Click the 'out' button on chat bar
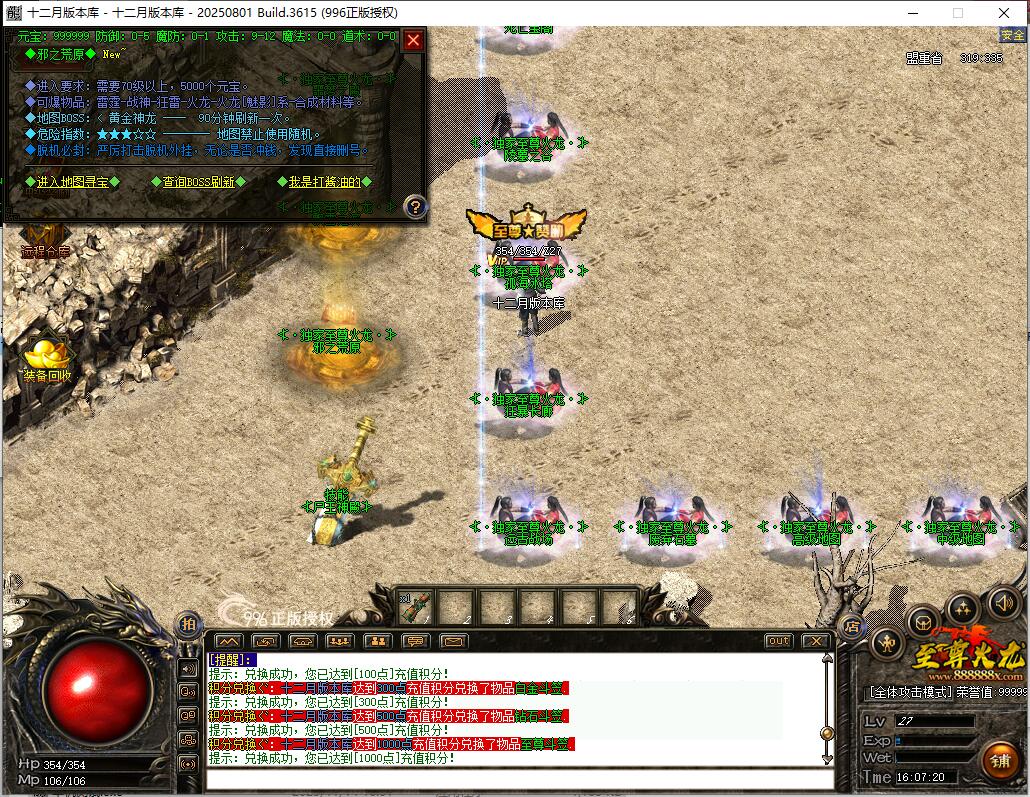1030x797 pixels. (x=777, y=641)
